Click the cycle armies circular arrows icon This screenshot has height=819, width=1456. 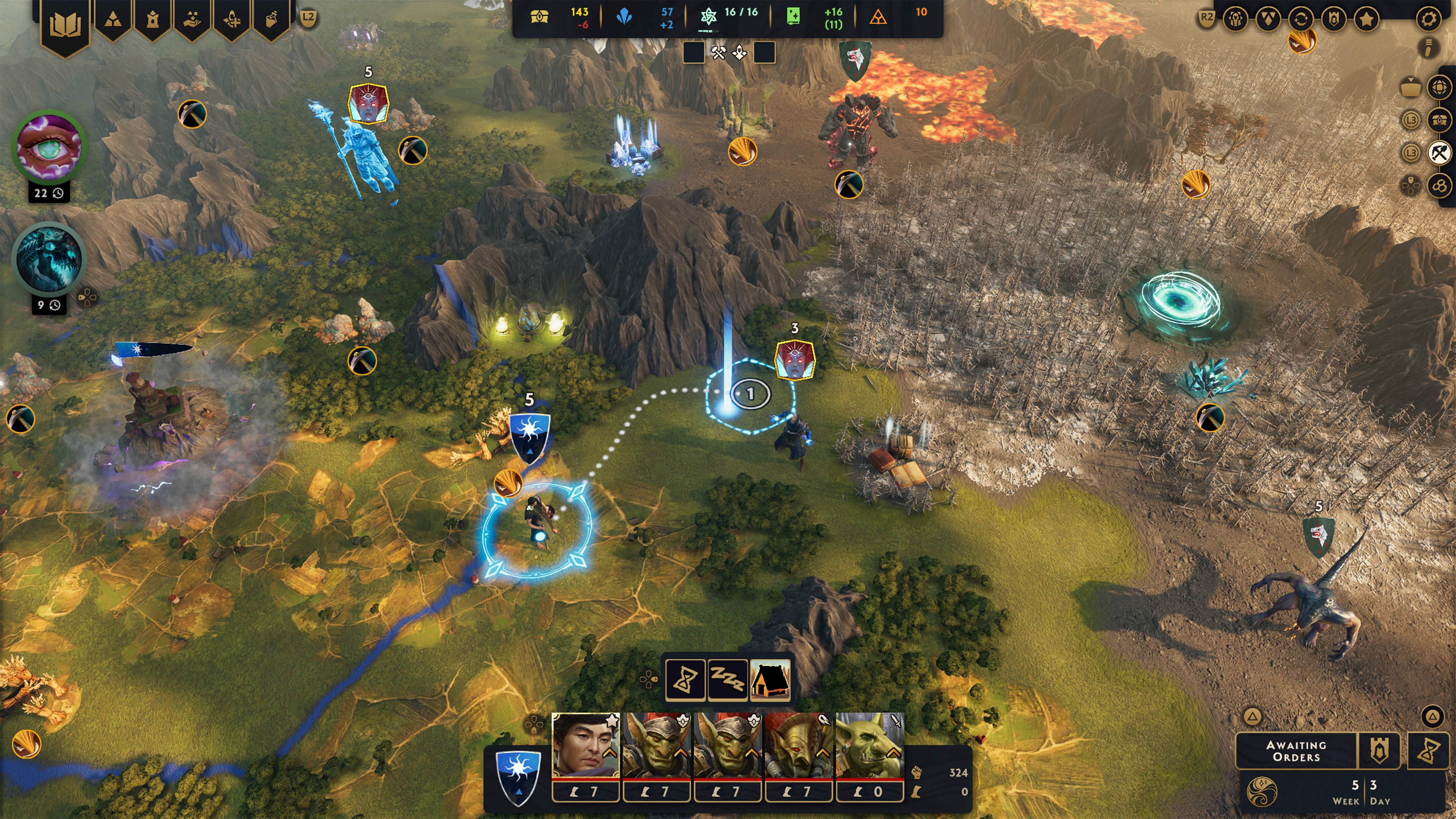click(x=1302, y=19)
